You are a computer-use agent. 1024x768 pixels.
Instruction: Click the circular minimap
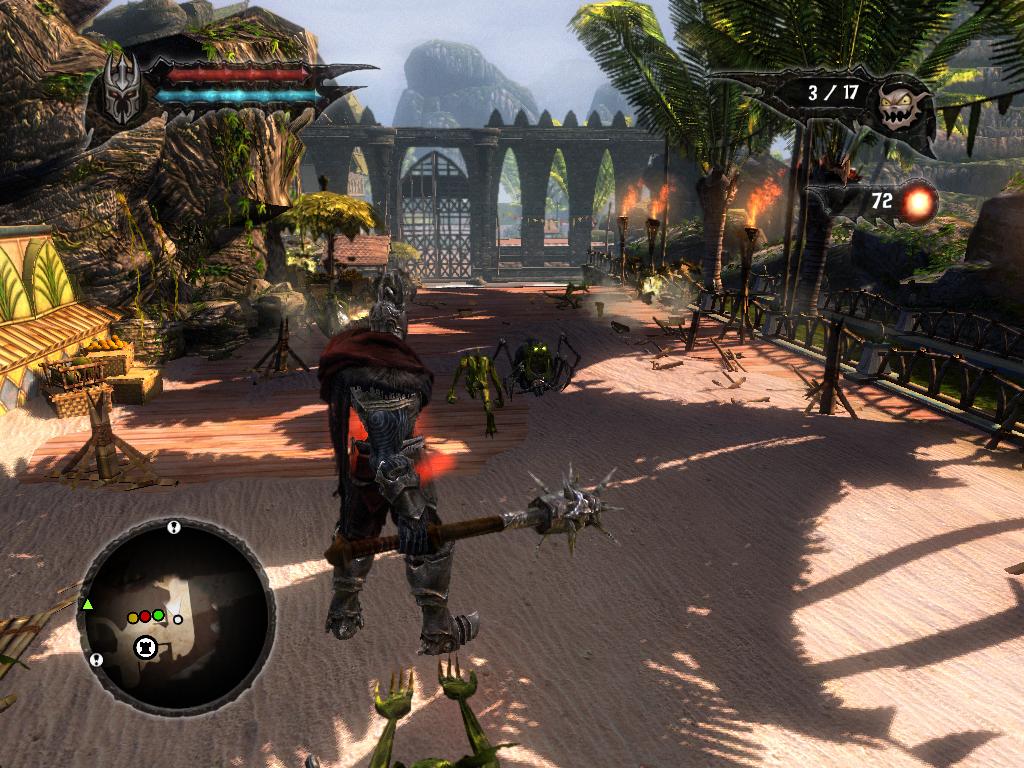coord(176,612)
